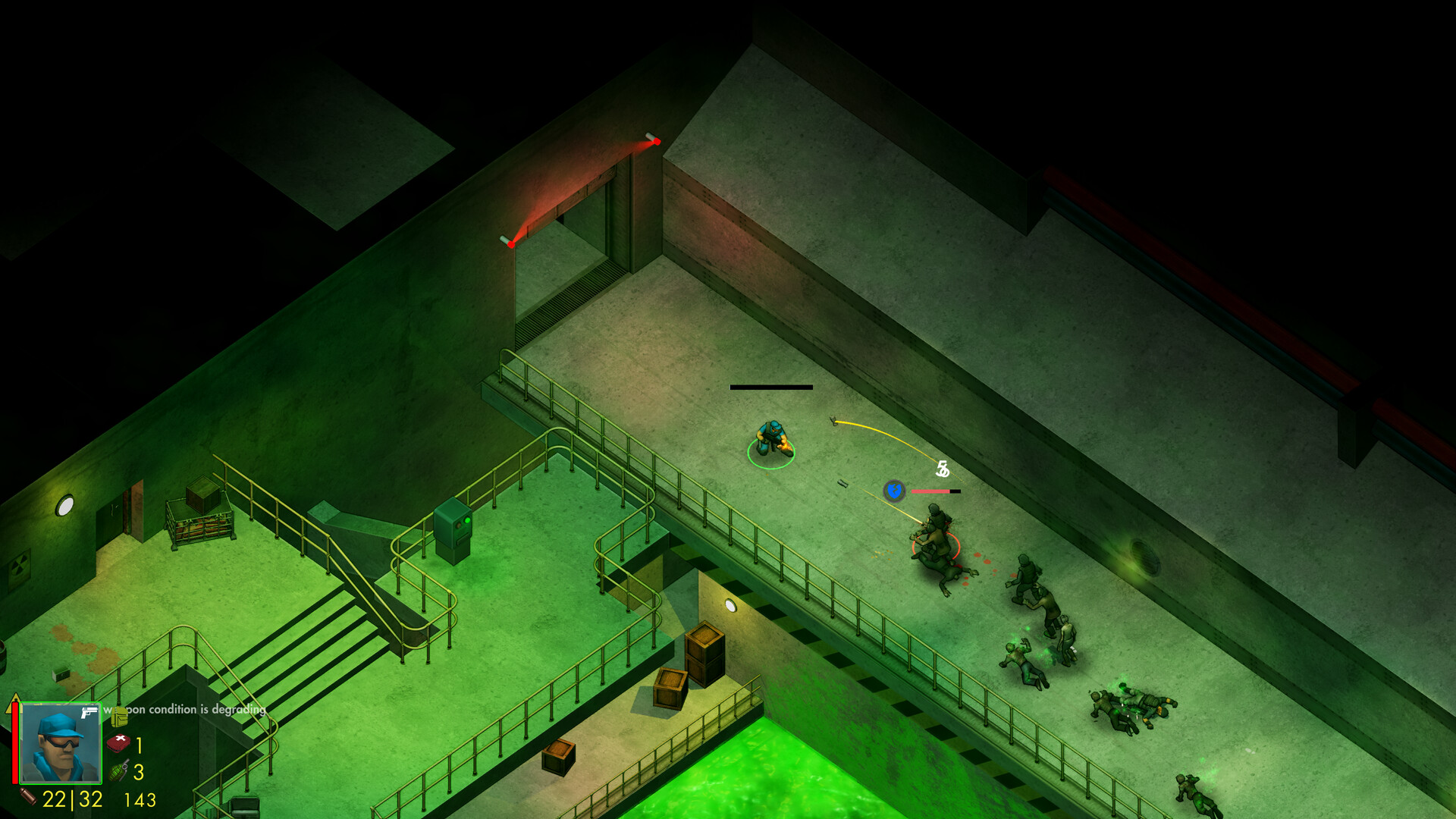Click the pistol icon on the character portrait
1456x819 pixels.
89,713
